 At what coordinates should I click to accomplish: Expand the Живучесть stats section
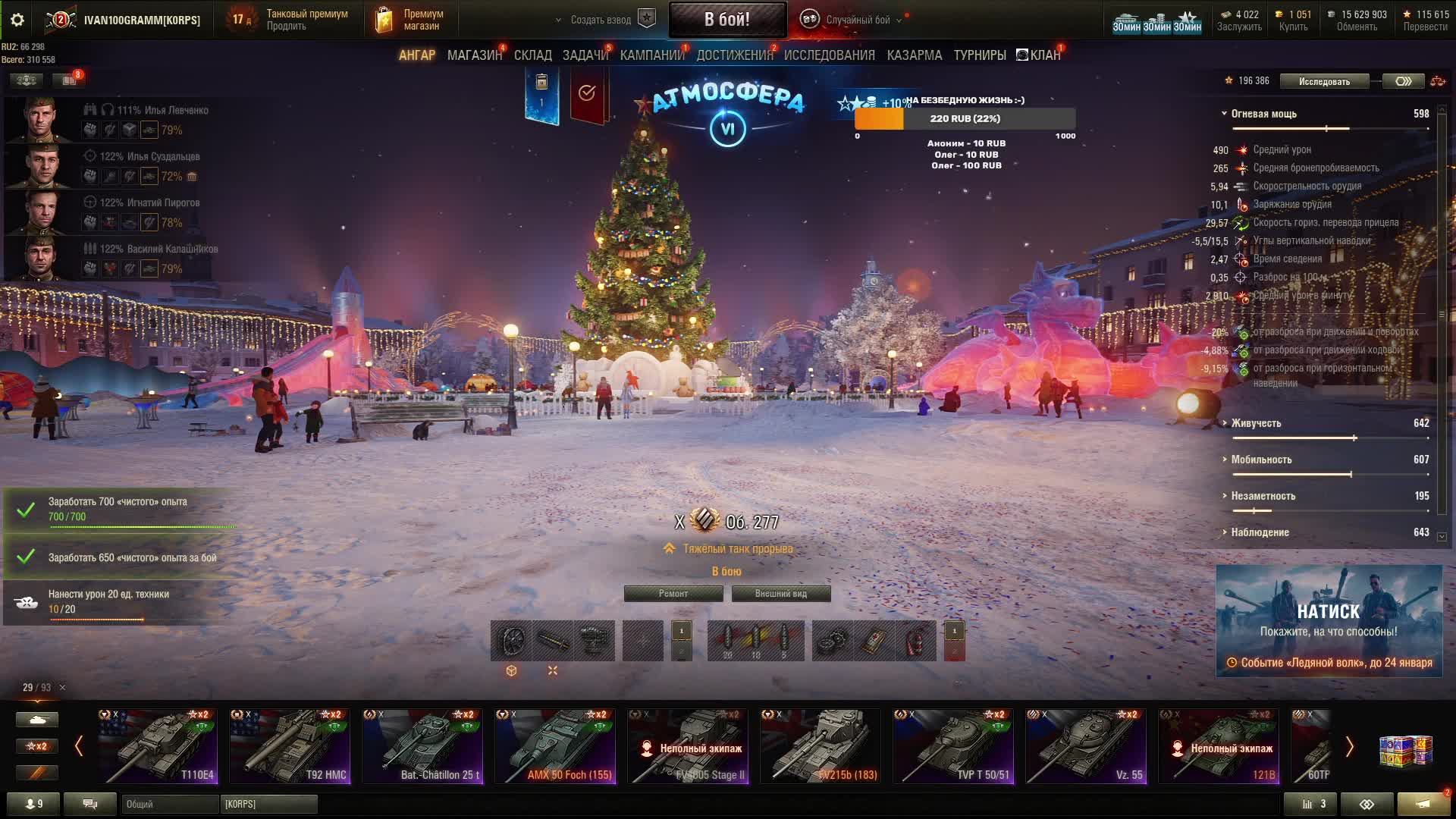click(1256, 423)
